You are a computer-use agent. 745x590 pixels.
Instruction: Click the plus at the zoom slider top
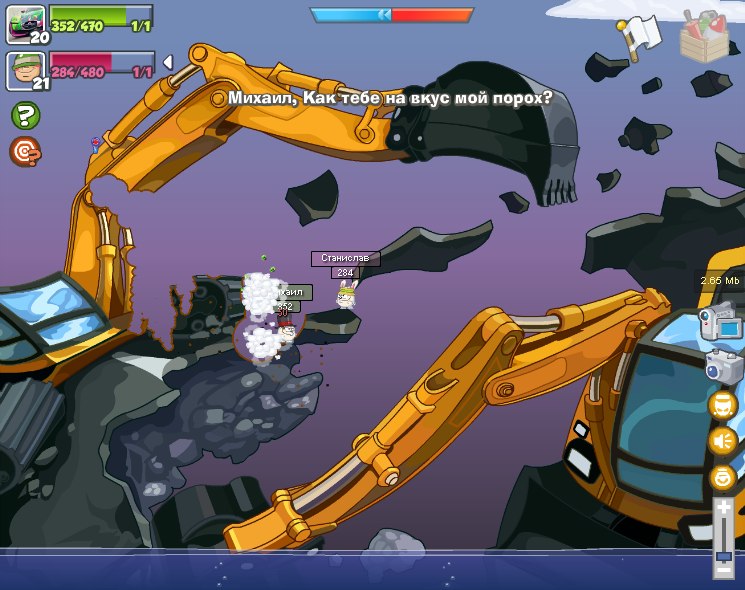pyautogui.click(x=723, y=508)
